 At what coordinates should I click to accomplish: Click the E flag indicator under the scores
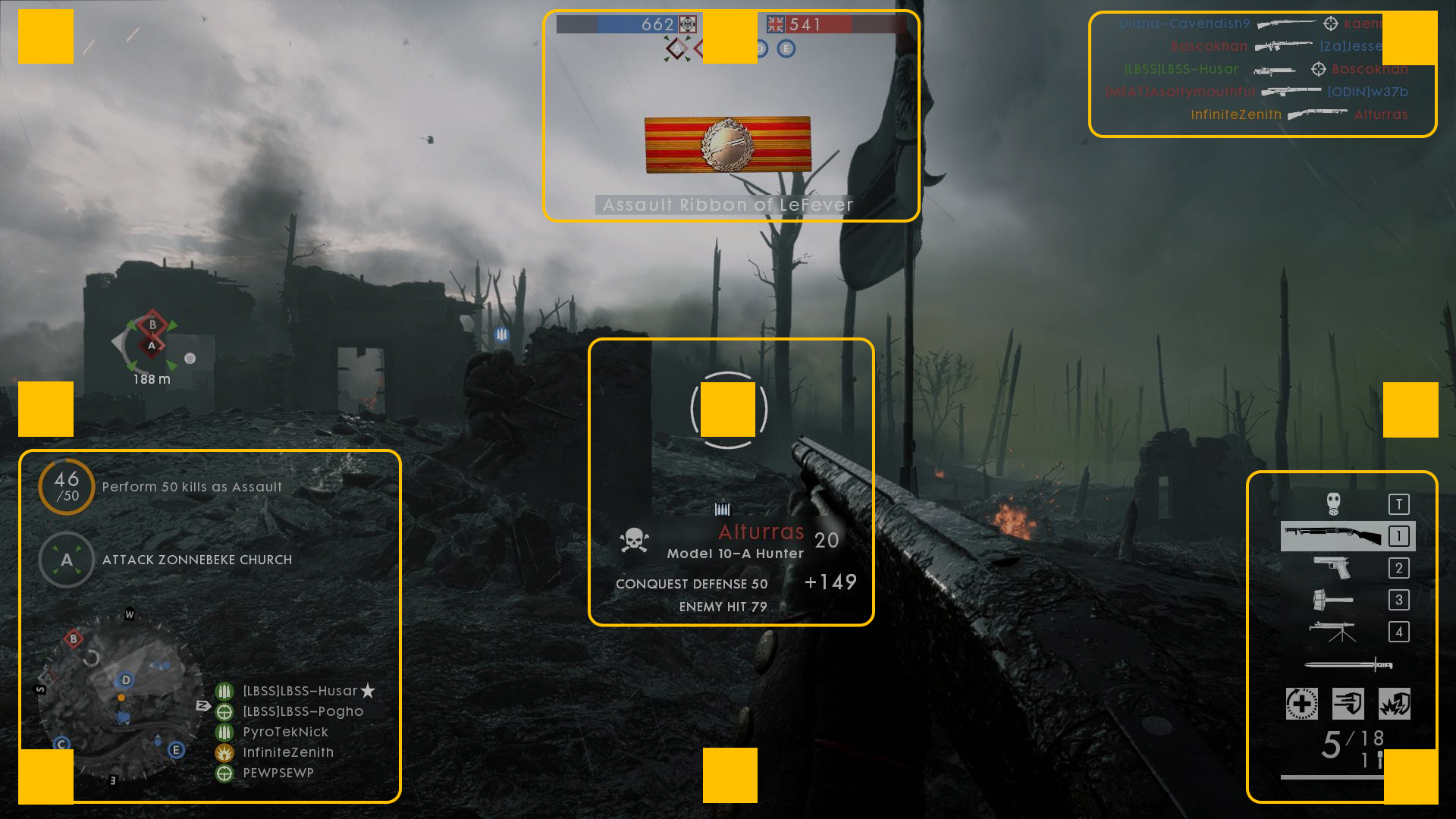point(786,49)
